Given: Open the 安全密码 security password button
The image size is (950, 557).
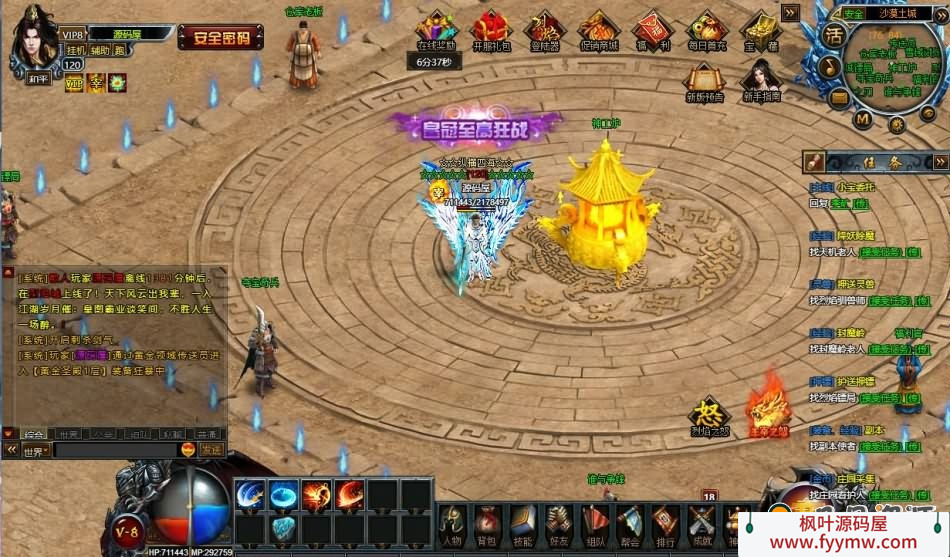Looking at the screenshot, I should coord(221,38).
